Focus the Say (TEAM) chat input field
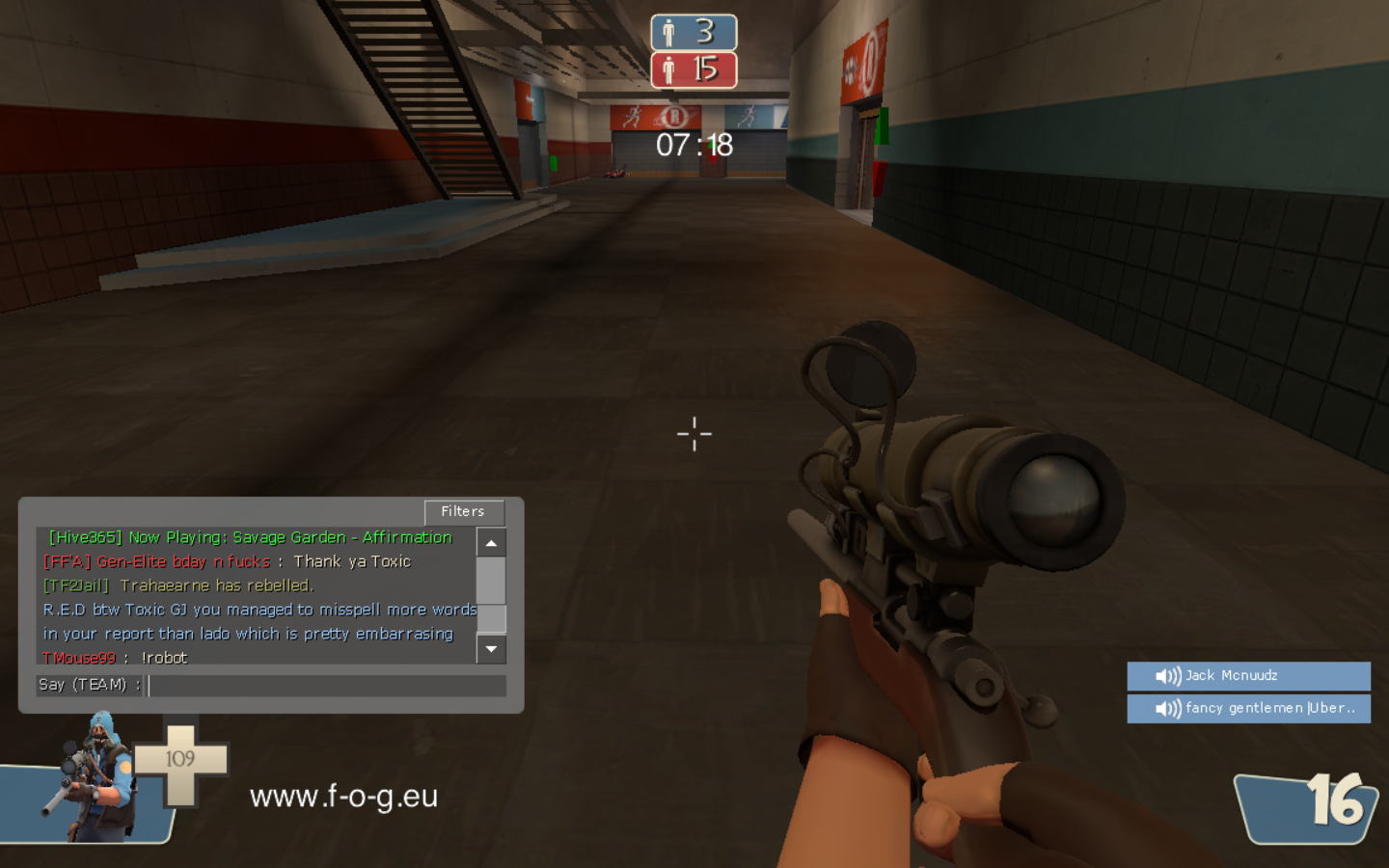 pyautogui.click(x=326, y=685)
